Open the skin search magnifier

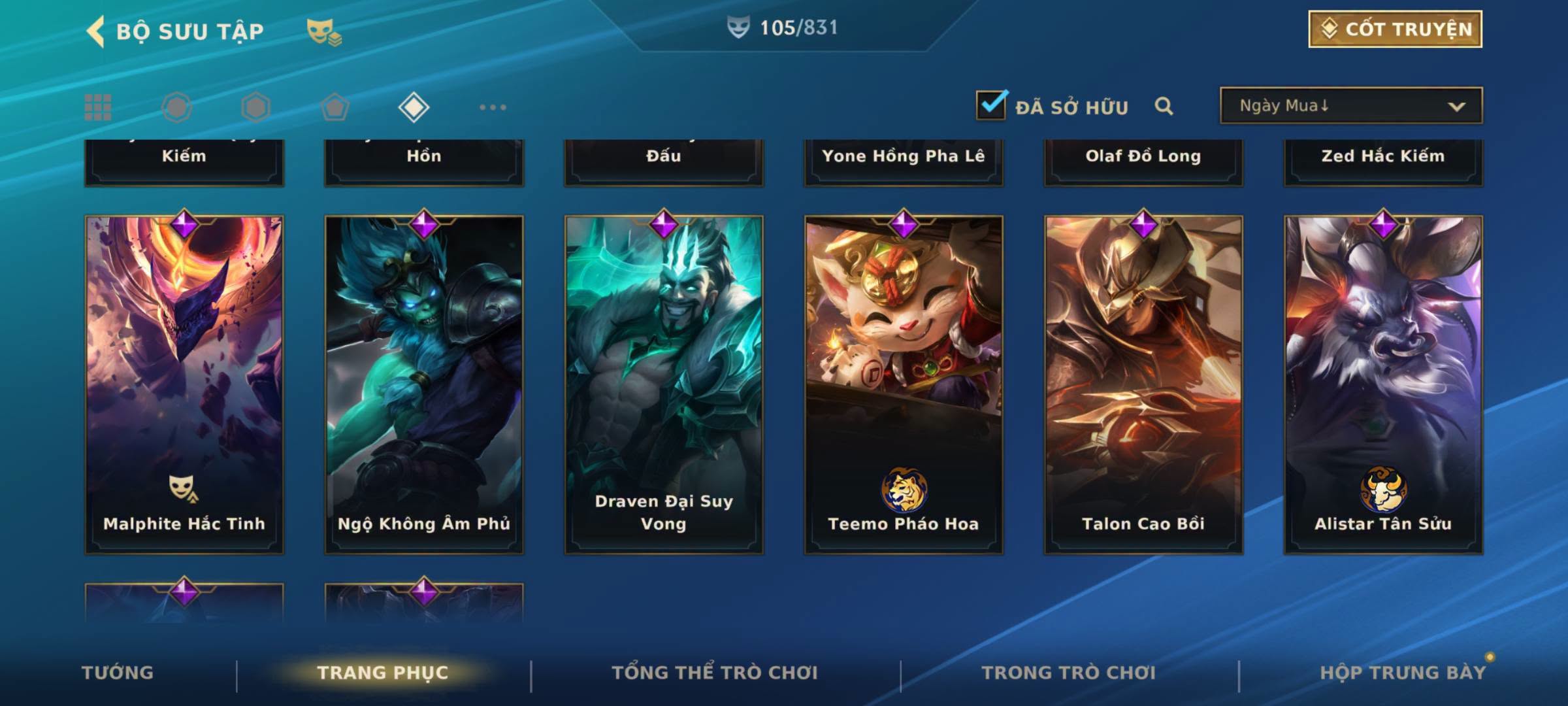[x=1164, y=106]
